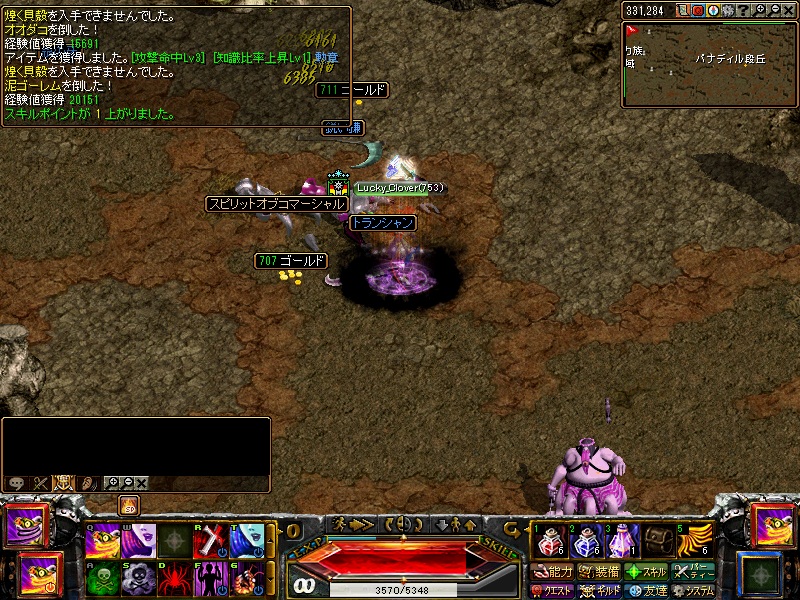Open the パーティー (Party) panel
The height and width of the screenshot is (600, 800).
693,572
